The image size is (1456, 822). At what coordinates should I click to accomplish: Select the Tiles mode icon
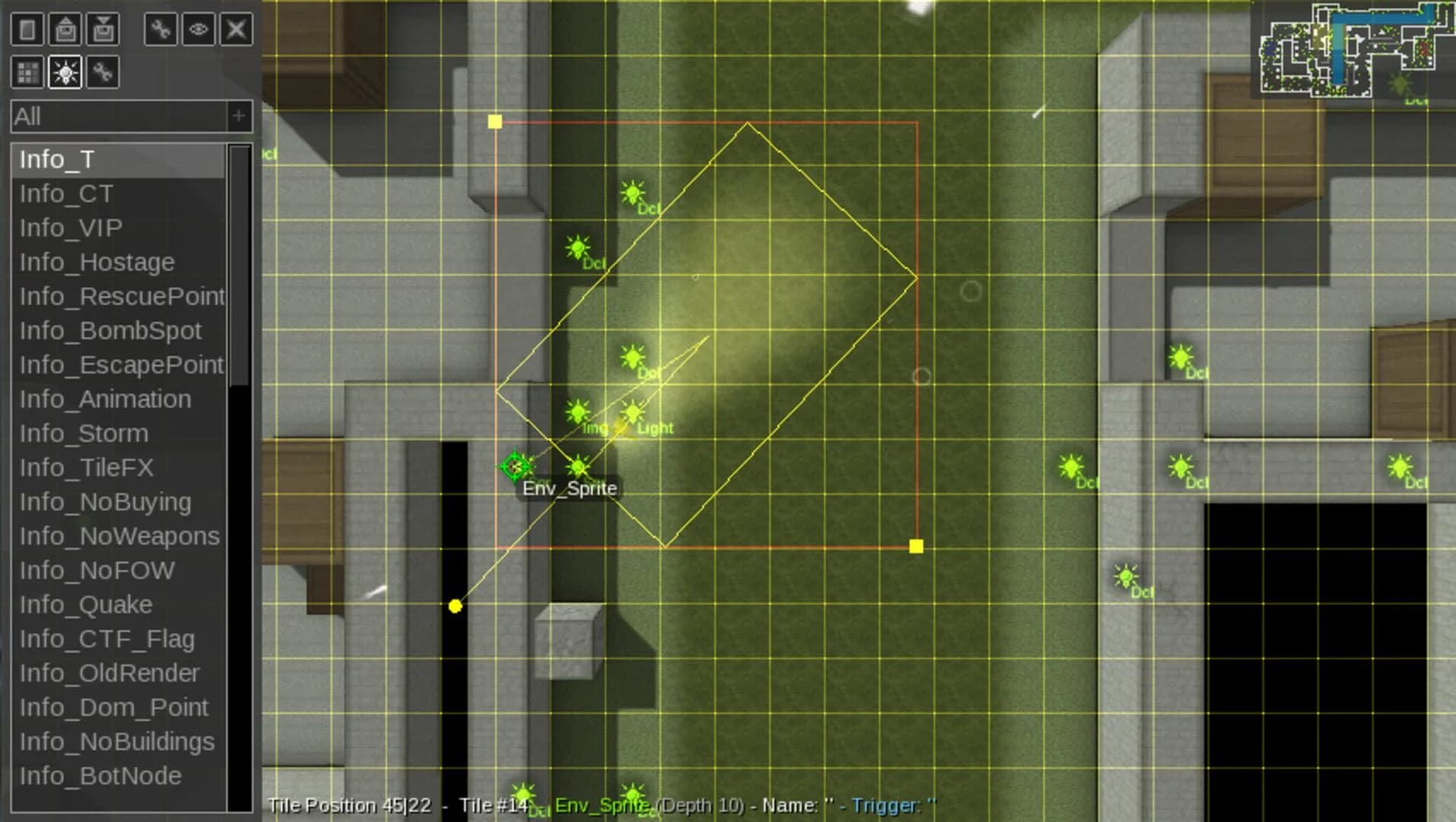click(x=28, y=73)
